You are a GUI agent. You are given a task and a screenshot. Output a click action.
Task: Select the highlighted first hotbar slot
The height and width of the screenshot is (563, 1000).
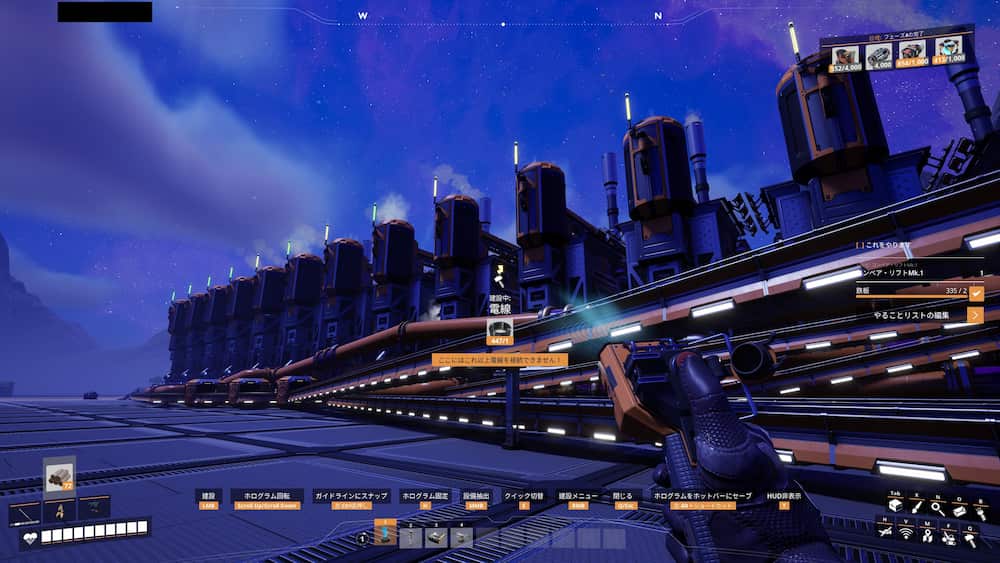(385, 534)
